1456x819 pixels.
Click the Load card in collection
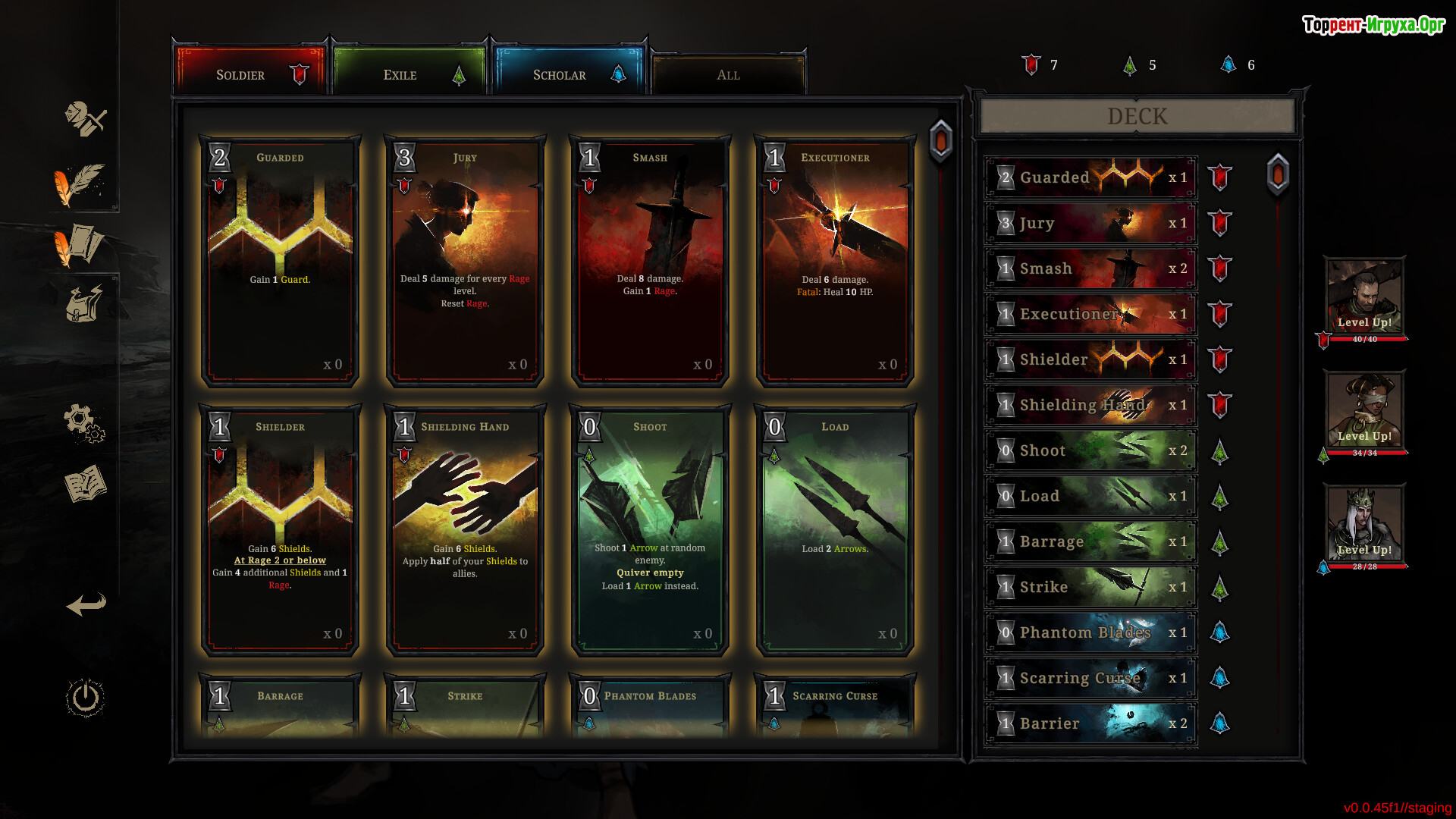835,529
